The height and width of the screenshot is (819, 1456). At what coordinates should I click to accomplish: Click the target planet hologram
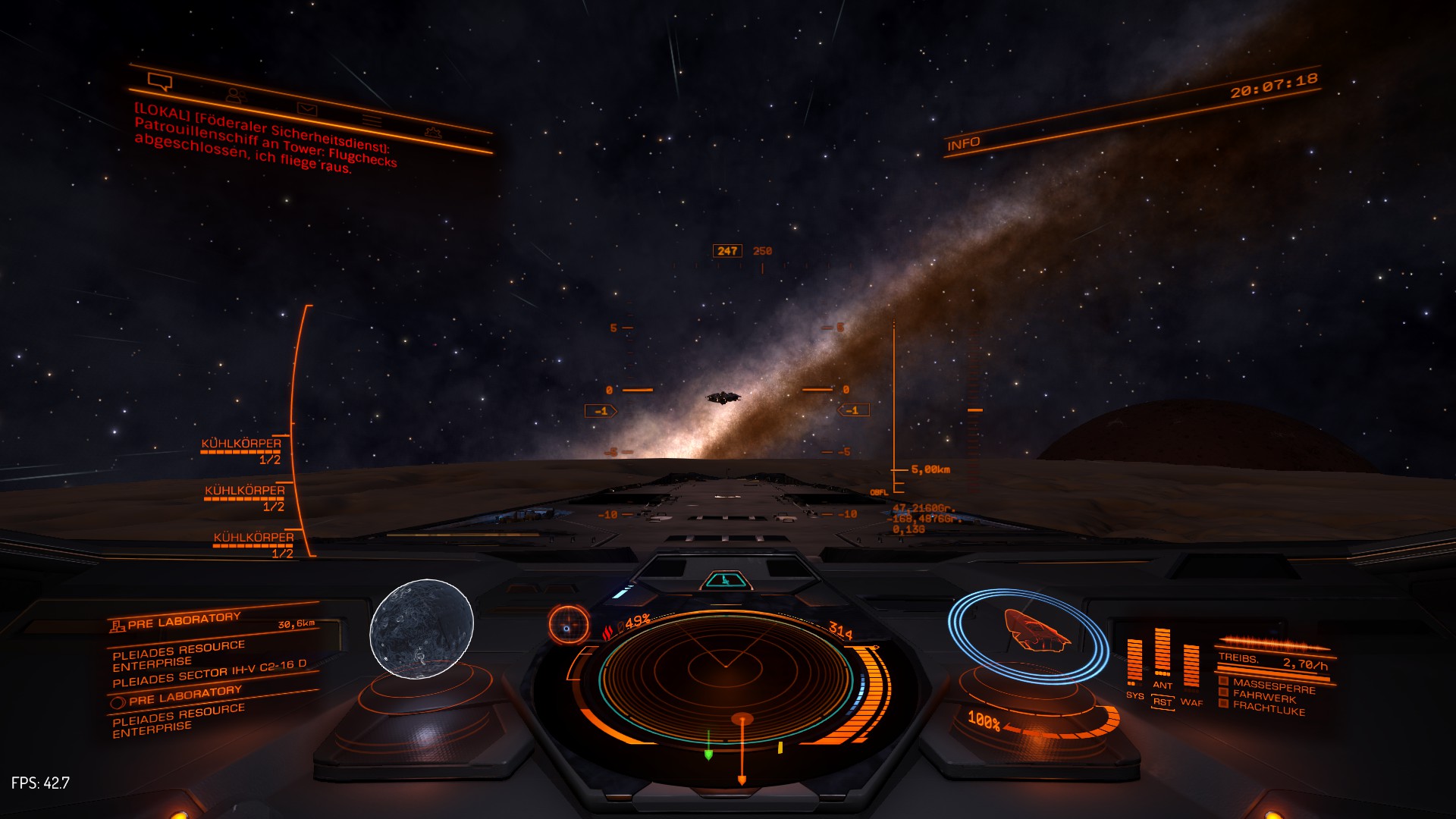(422, 629)
